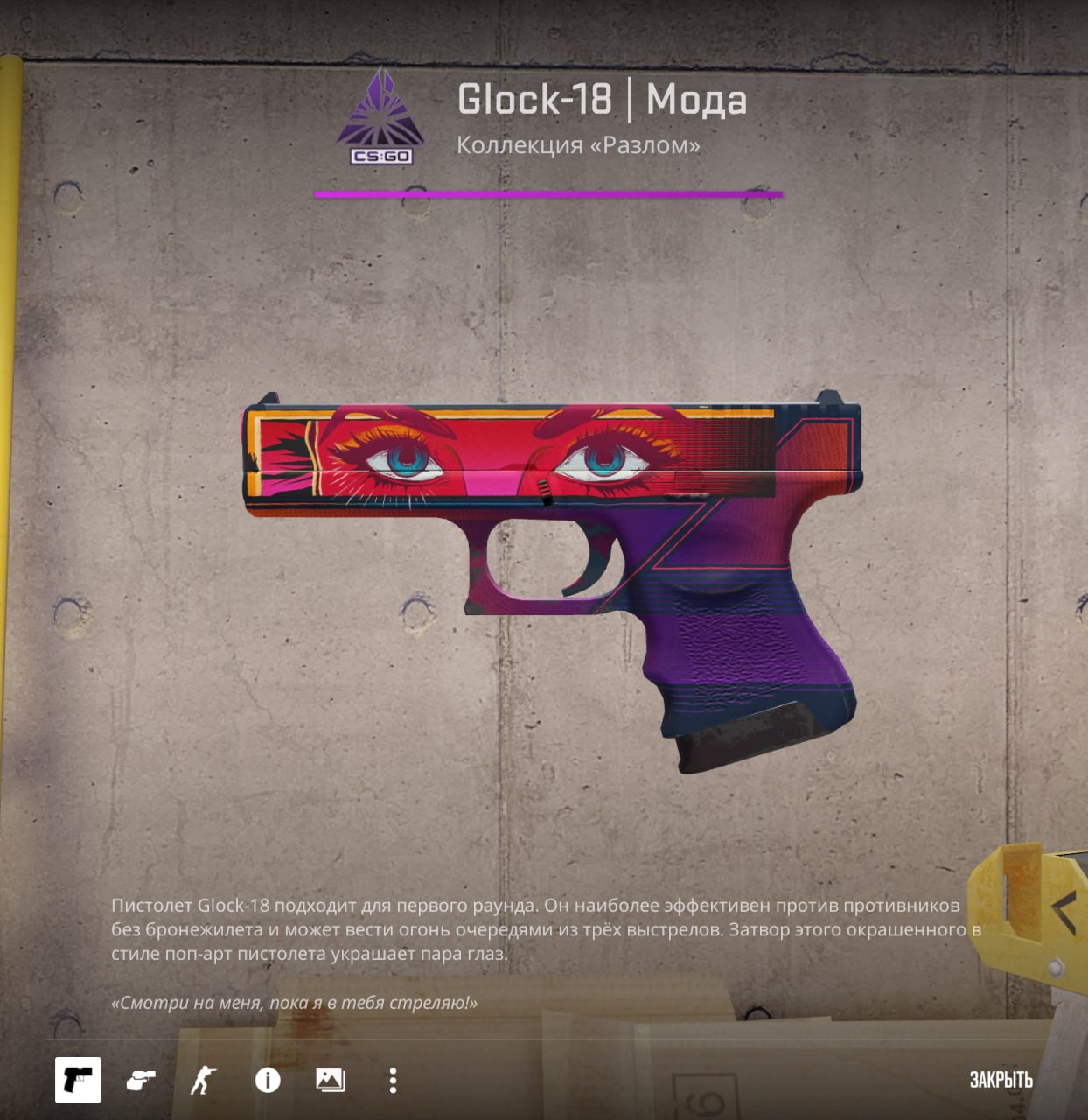Open the three-dot more options menu
Viewport: 1088px width, 1120px height.
(x=393, y=1081)
